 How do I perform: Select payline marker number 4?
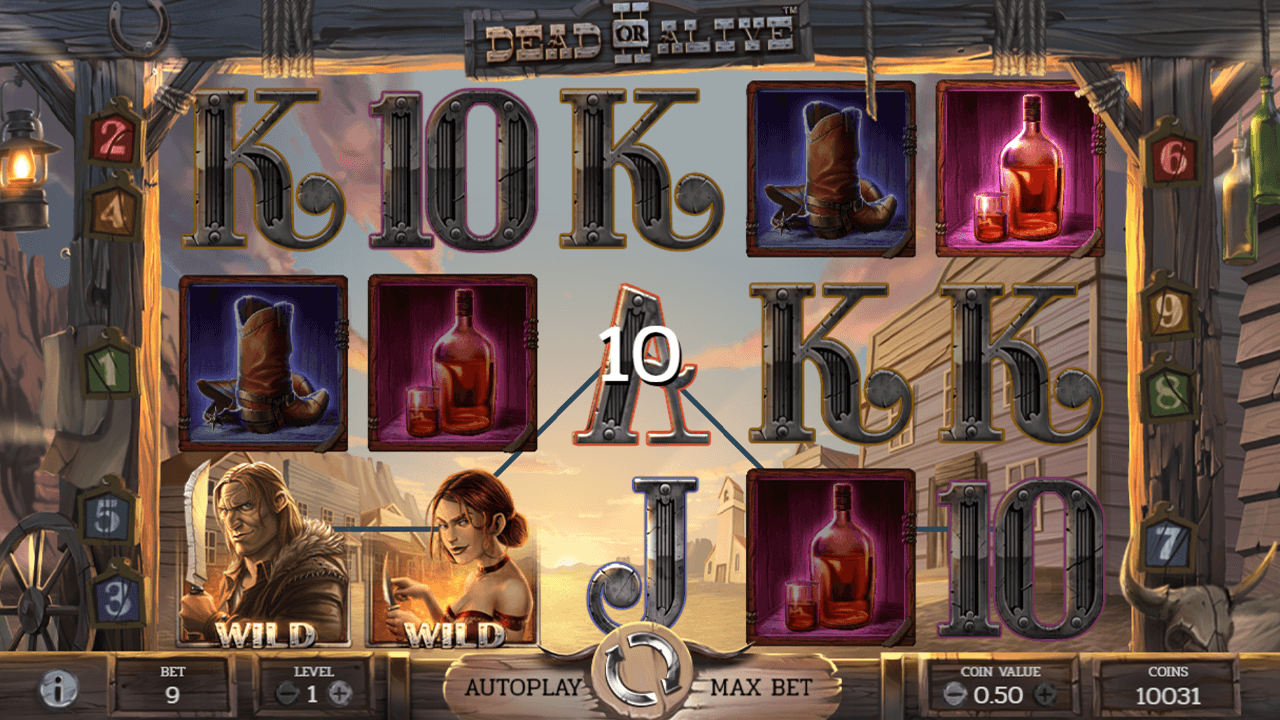[113, 208]
